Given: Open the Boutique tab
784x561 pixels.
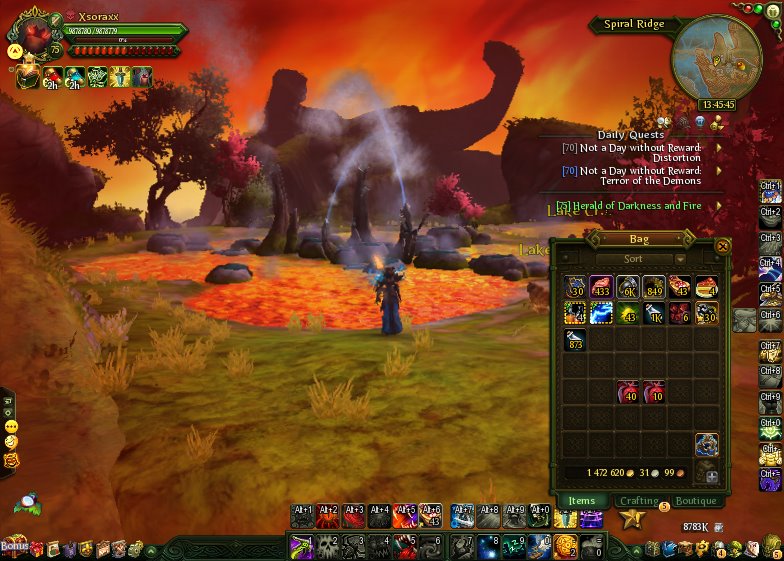Looking at the screenshot, I should tap(696, 500).
